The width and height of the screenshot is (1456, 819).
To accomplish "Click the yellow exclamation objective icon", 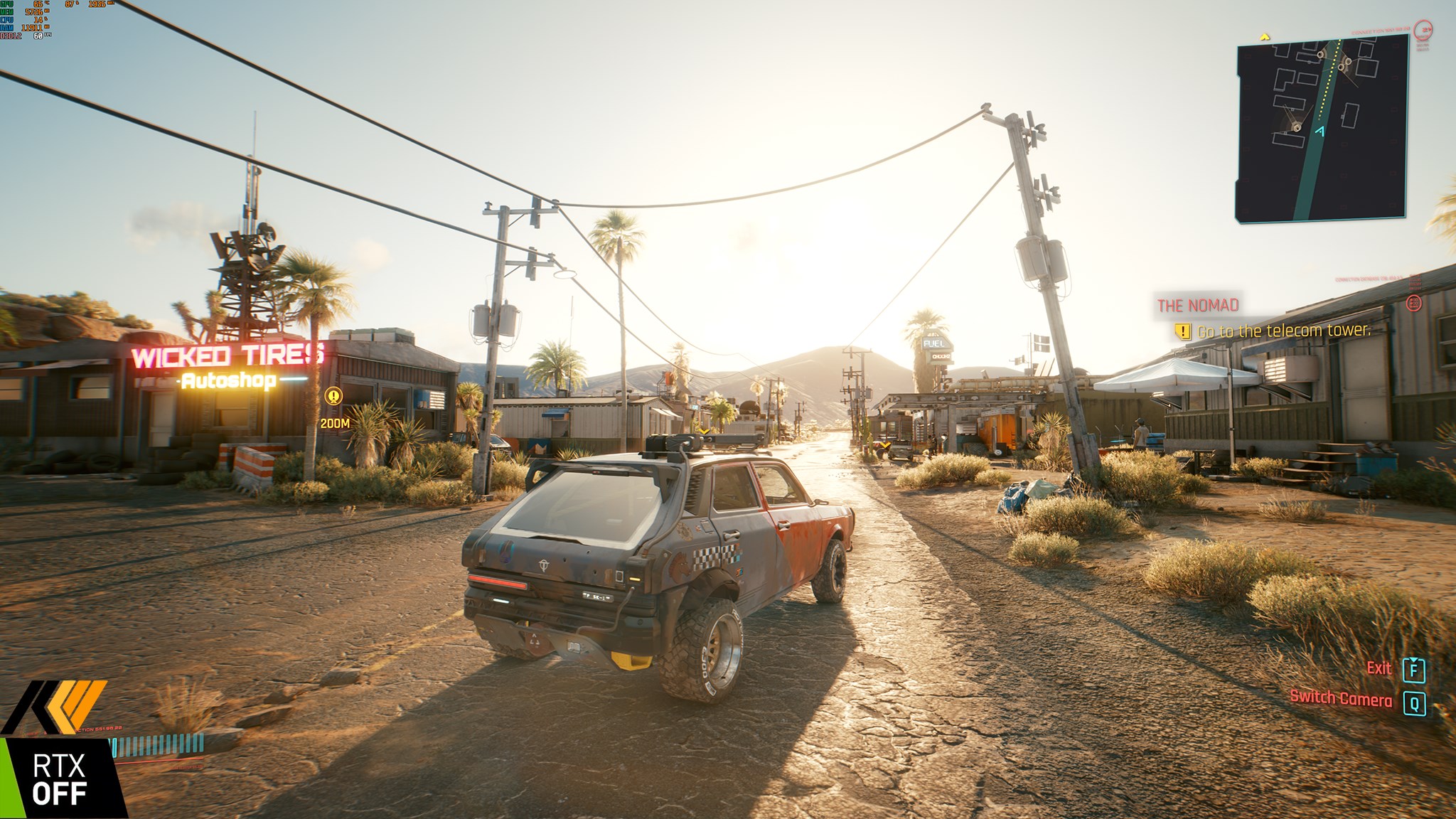I will [1182, 331].
